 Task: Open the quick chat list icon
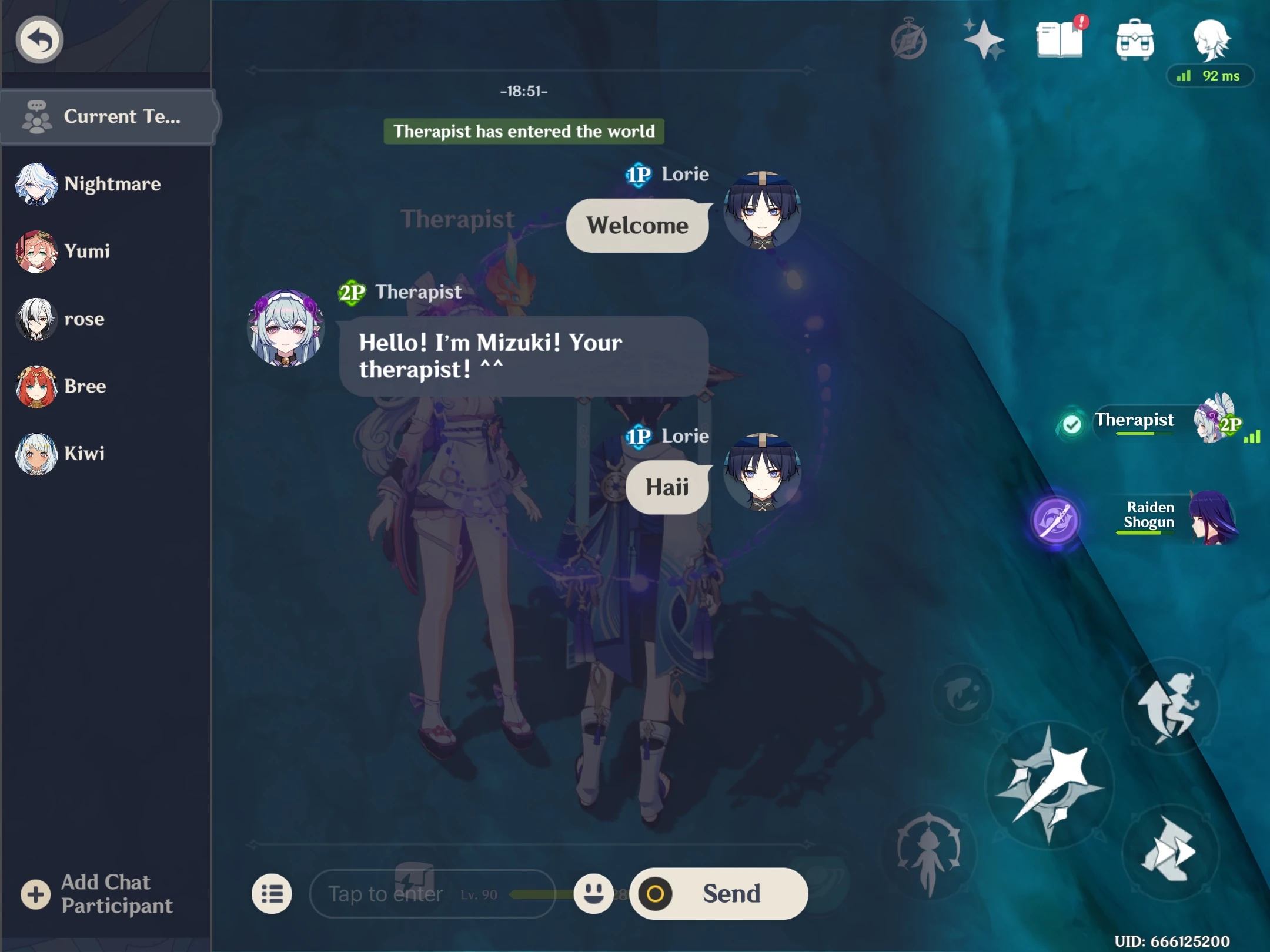tap(272, 894)
